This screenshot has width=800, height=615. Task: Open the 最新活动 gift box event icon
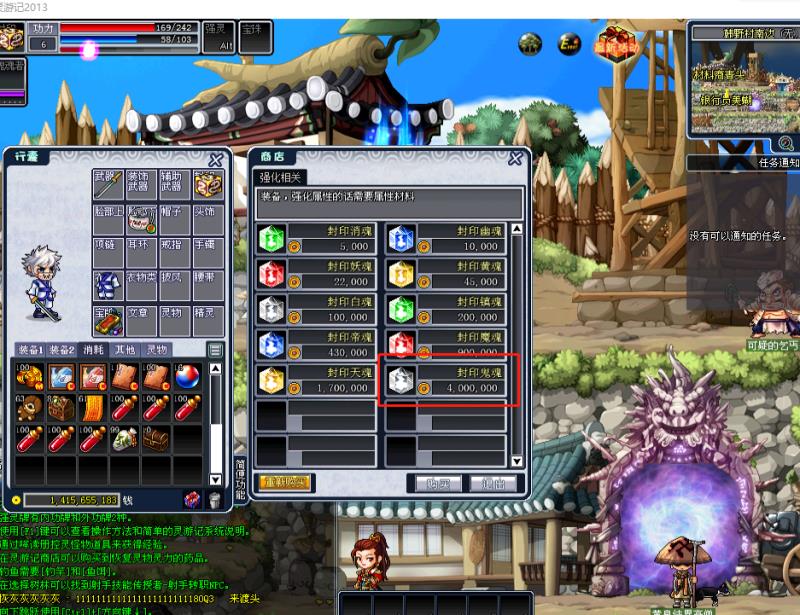click(616, 40)
